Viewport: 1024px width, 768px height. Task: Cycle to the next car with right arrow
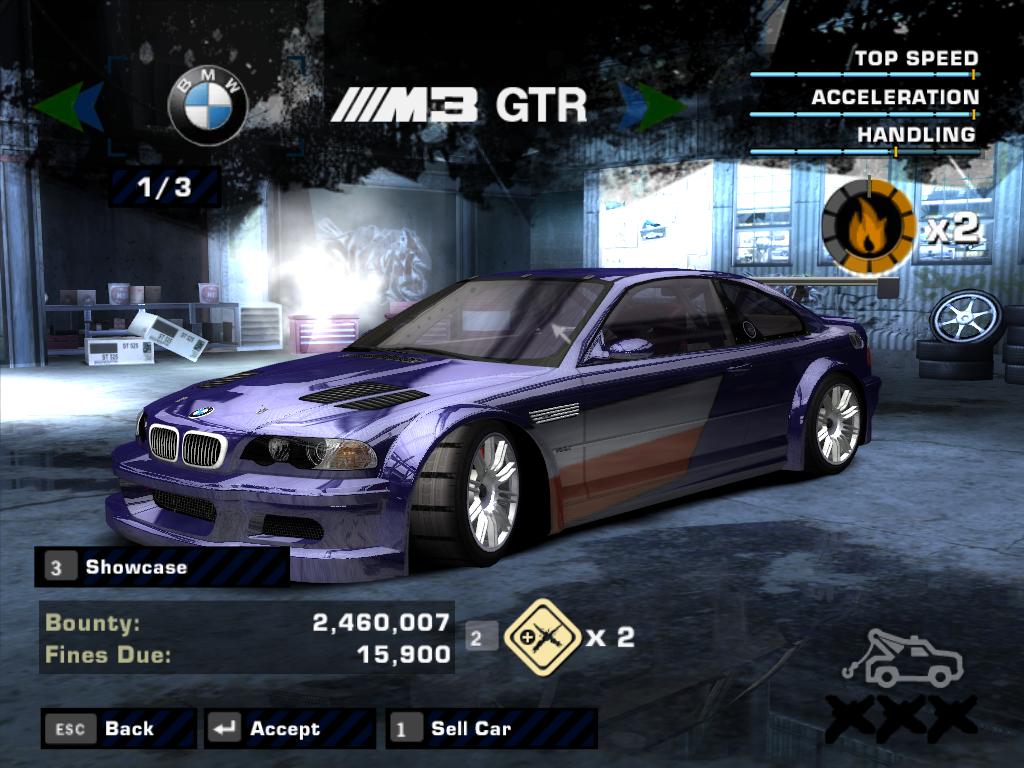tap(651, 107)
